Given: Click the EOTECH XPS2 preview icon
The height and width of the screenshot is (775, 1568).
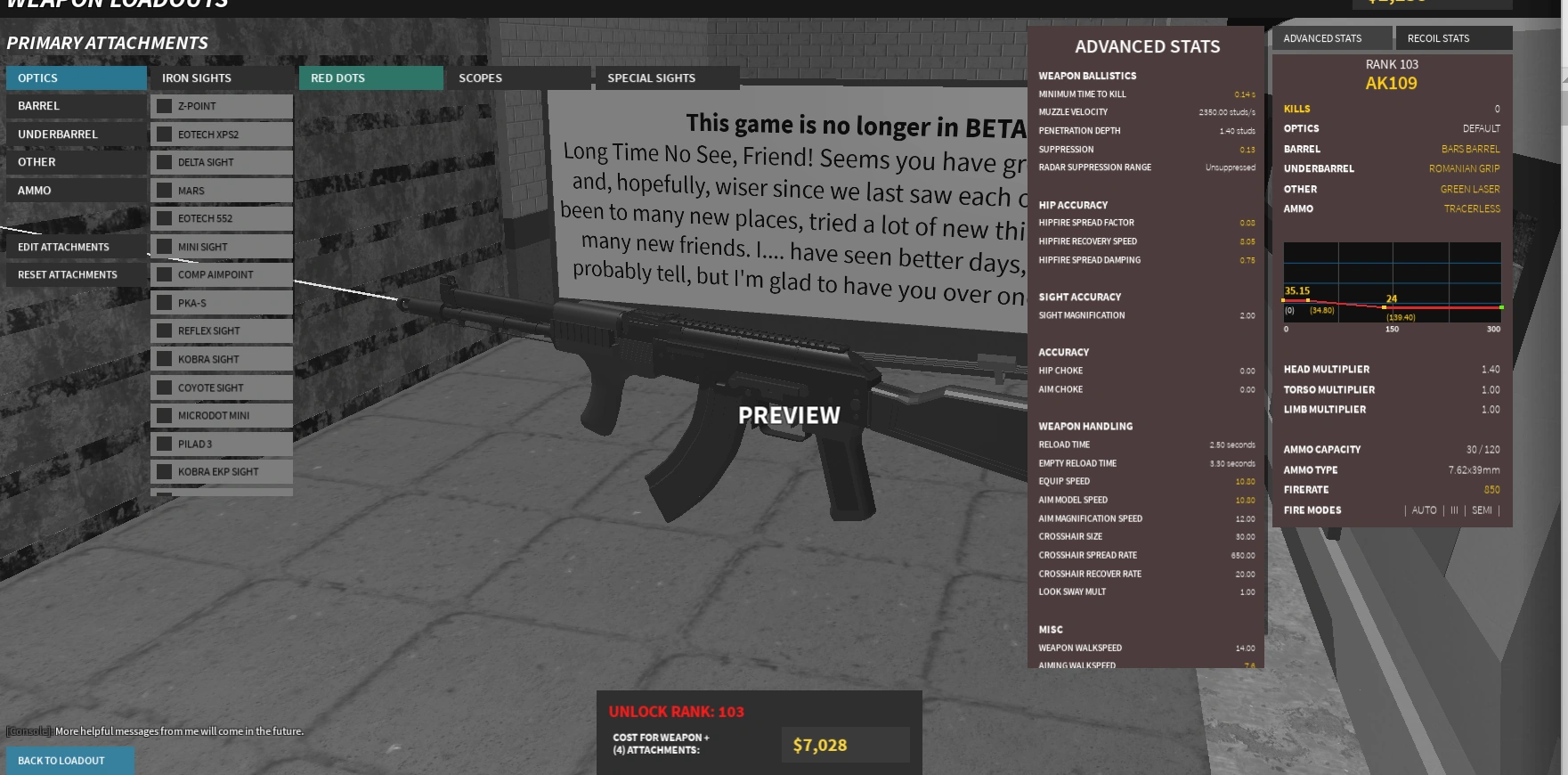Looking at the screenshot, I should (162, 134).
